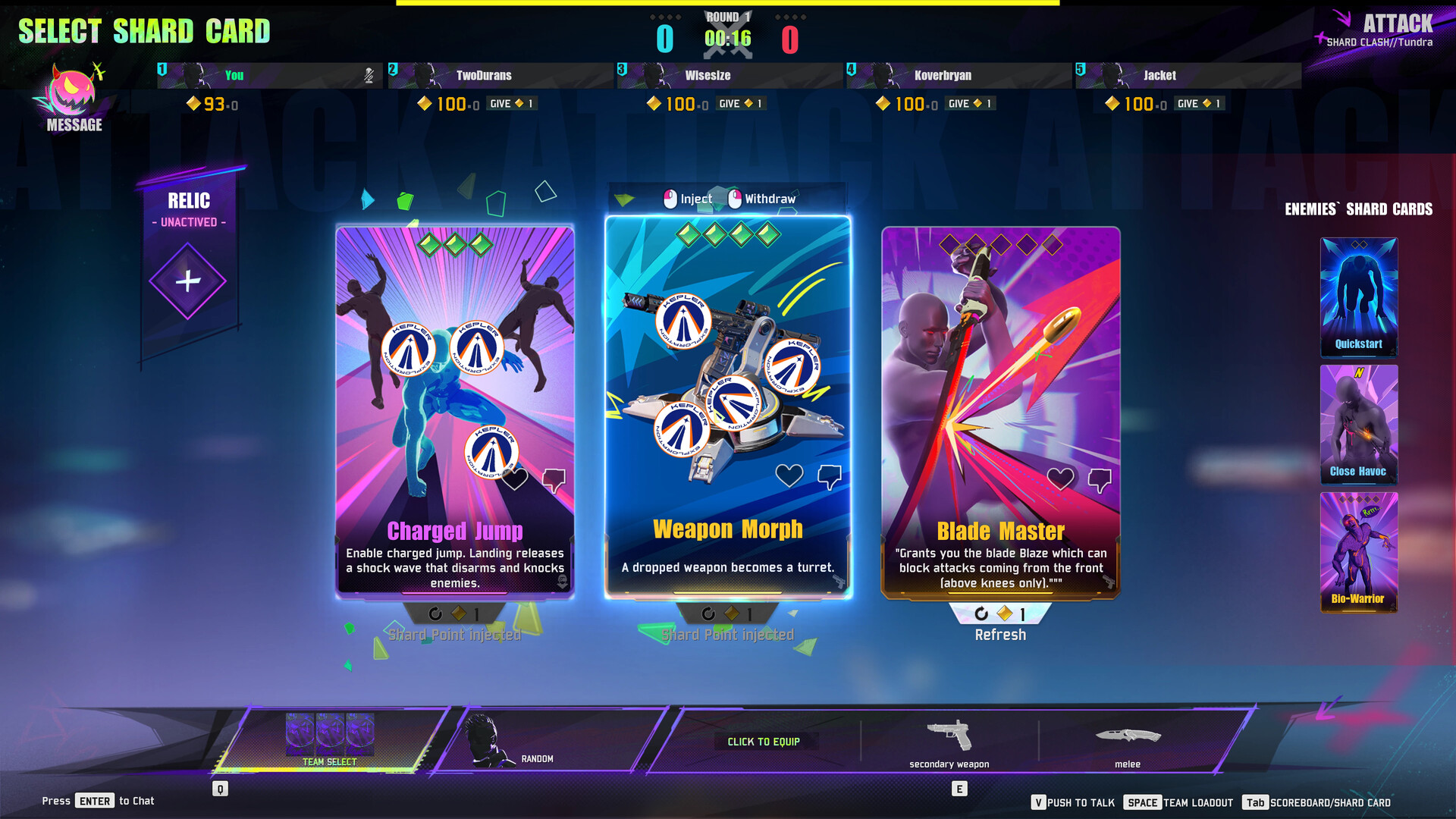Viewport: 1456px width, 819px height.
Task: Click the status icon beside the You nameplate
Action: [x=369, y=75]
